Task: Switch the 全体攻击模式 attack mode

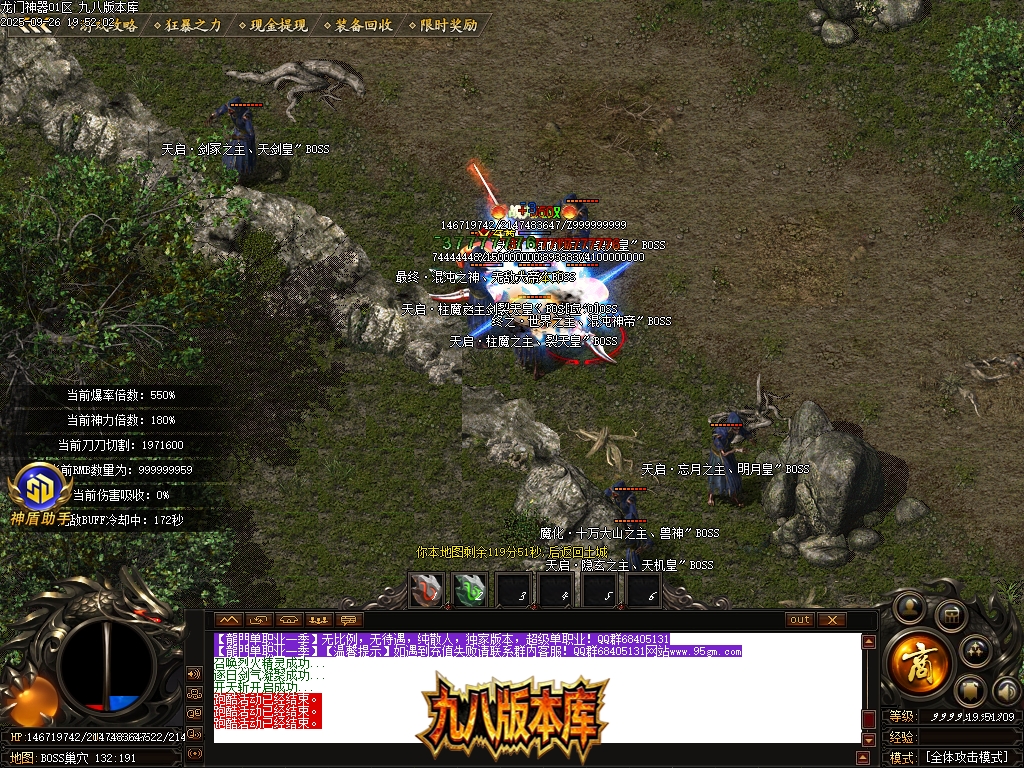Action: 965,758
